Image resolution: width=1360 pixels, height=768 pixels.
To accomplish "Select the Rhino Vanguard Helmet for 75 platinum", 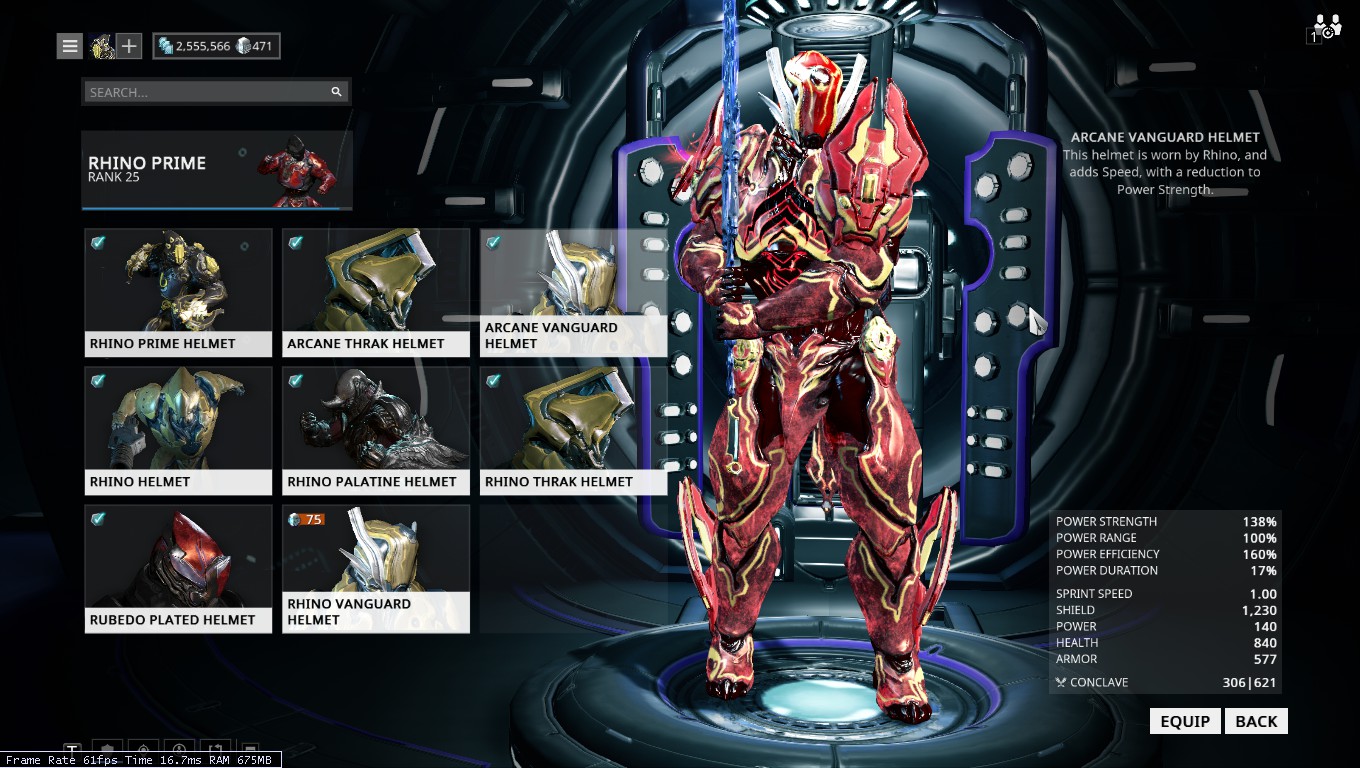I will click(376, 568).
